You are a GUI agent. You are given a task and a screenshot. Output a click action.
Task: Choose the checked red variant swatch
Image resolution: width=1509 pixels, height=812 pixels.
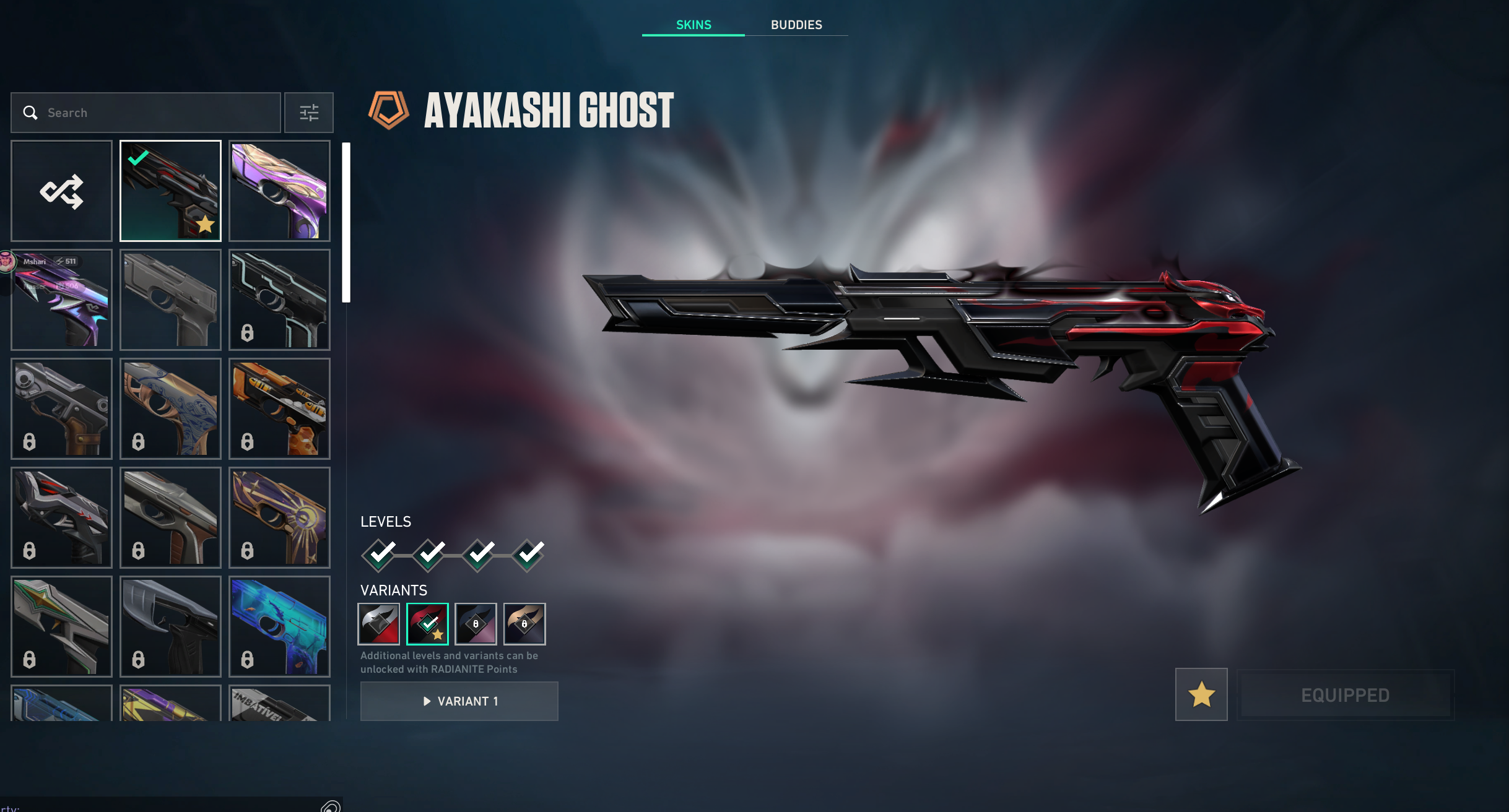(427, 624)
